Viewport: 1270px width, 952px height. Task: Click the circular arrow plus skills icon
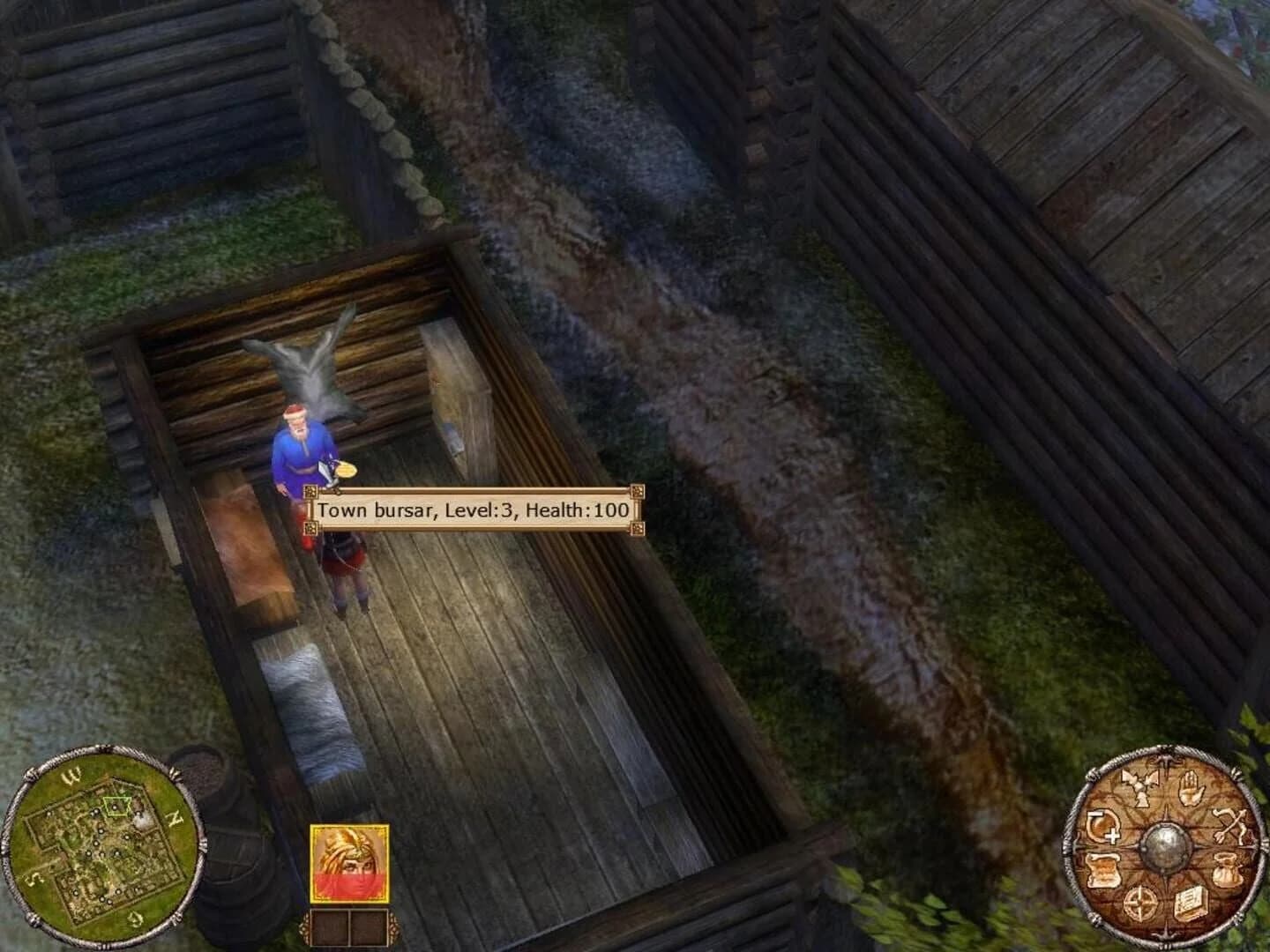[x=1105, y=826]
